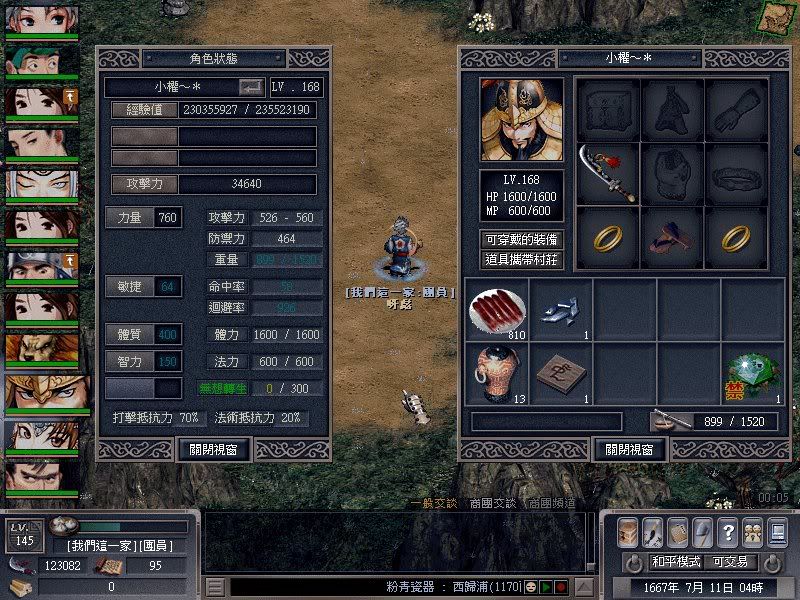This screenshot has height=600, width=800.
Task: Click the 道具攜帶村莊 button
Action: [521, 259]
